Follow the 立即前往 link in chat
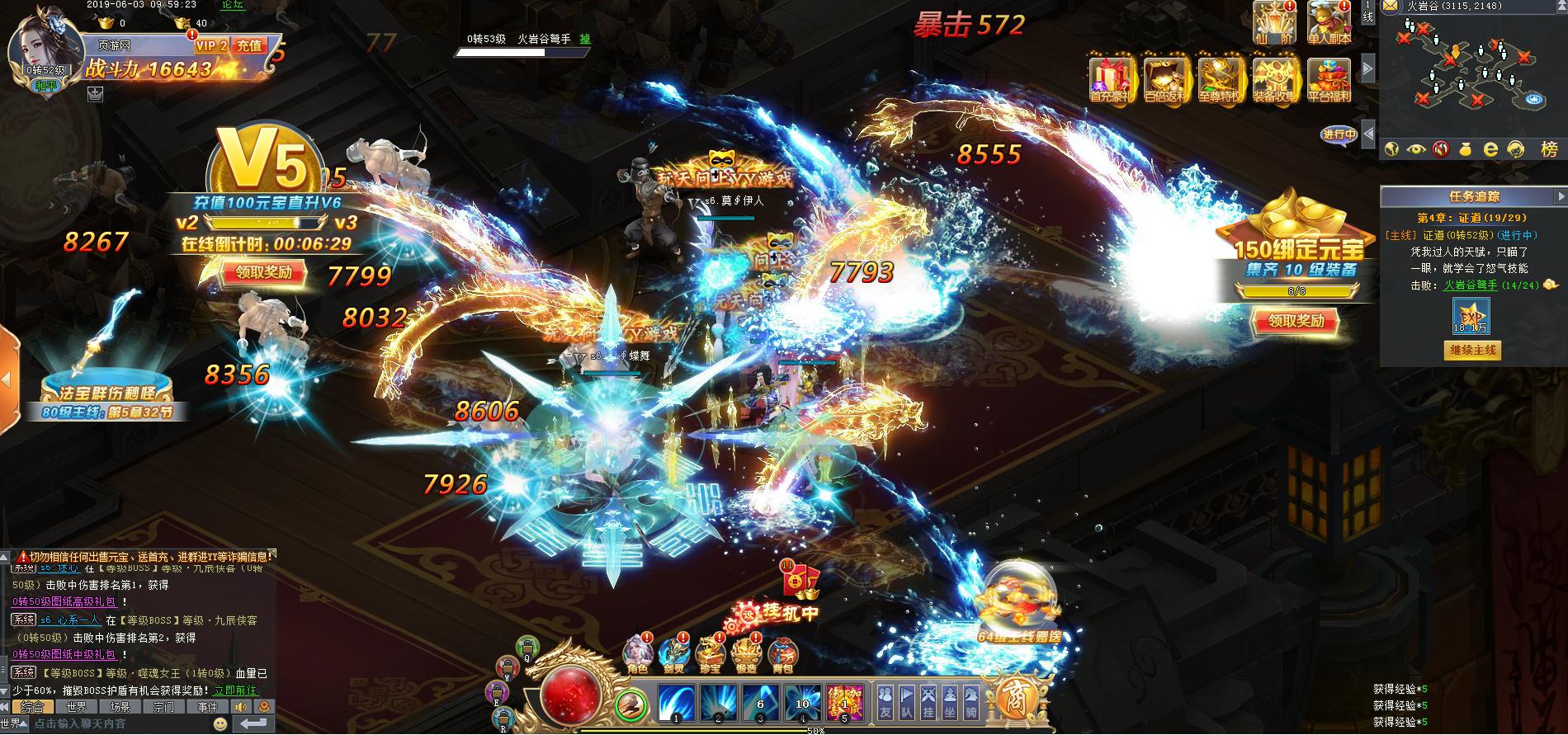Screen dimensions: 1568x735 click(235, 690)
